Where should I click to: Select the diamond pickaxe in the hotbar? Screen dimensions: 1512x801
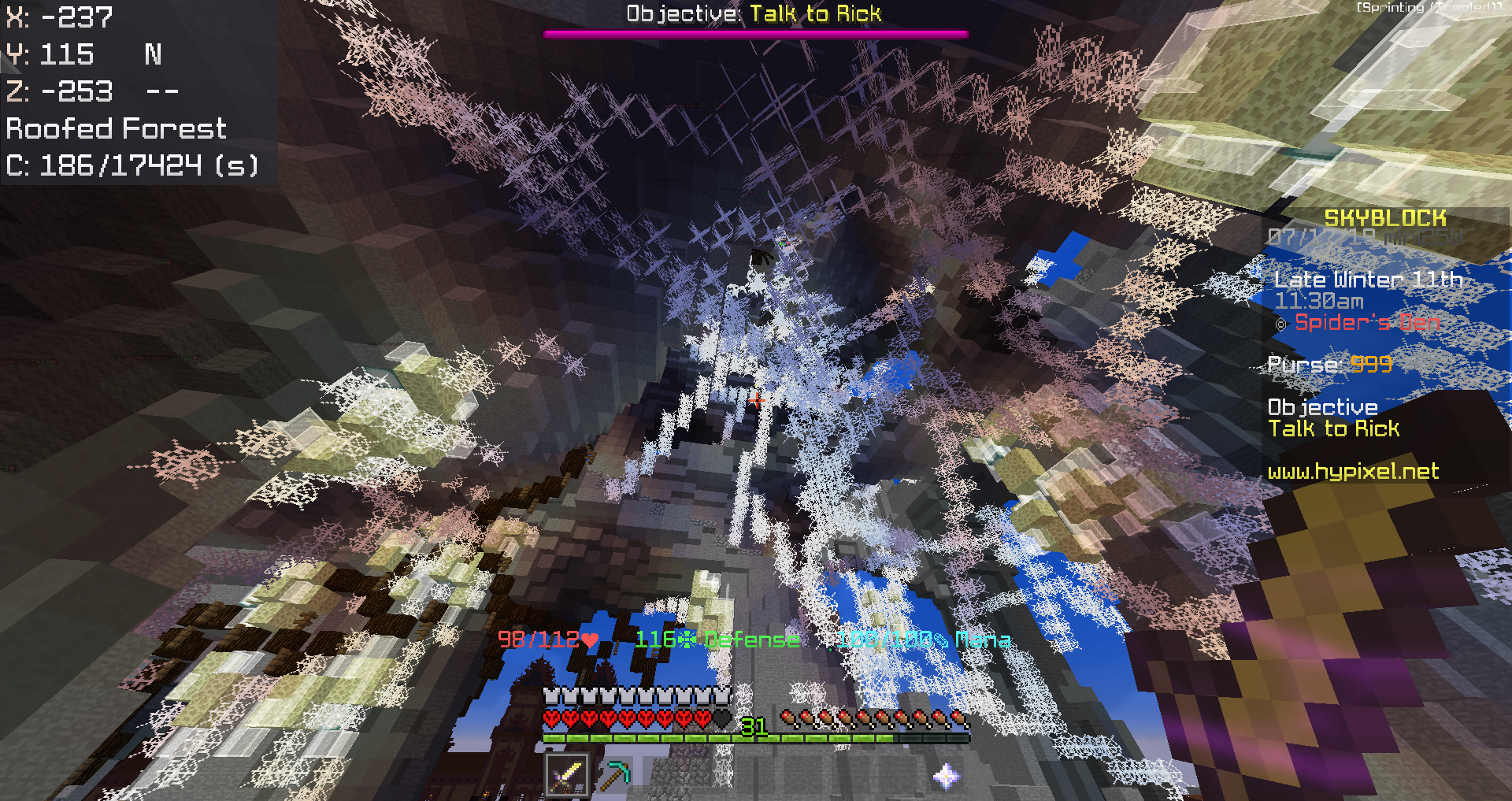(617, 776)
